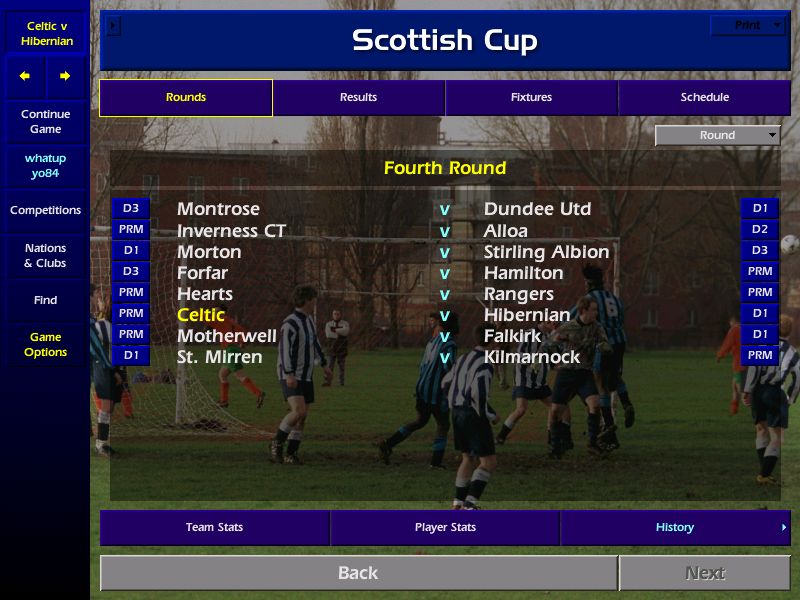The width and height of the screenshot is (800, 600).
Task: View Player Stats
Action: click(445, 527)
